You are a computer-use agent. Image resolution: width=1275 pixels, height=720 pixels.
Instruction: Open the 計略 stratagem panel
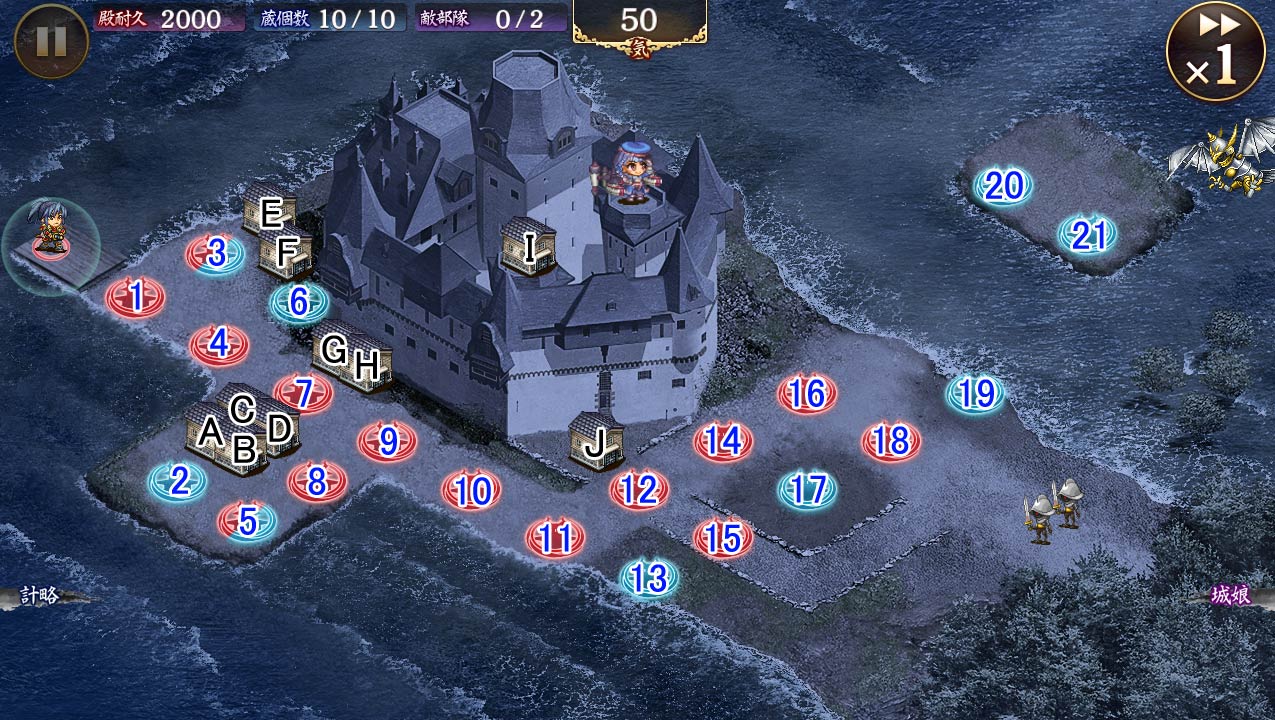40,596
